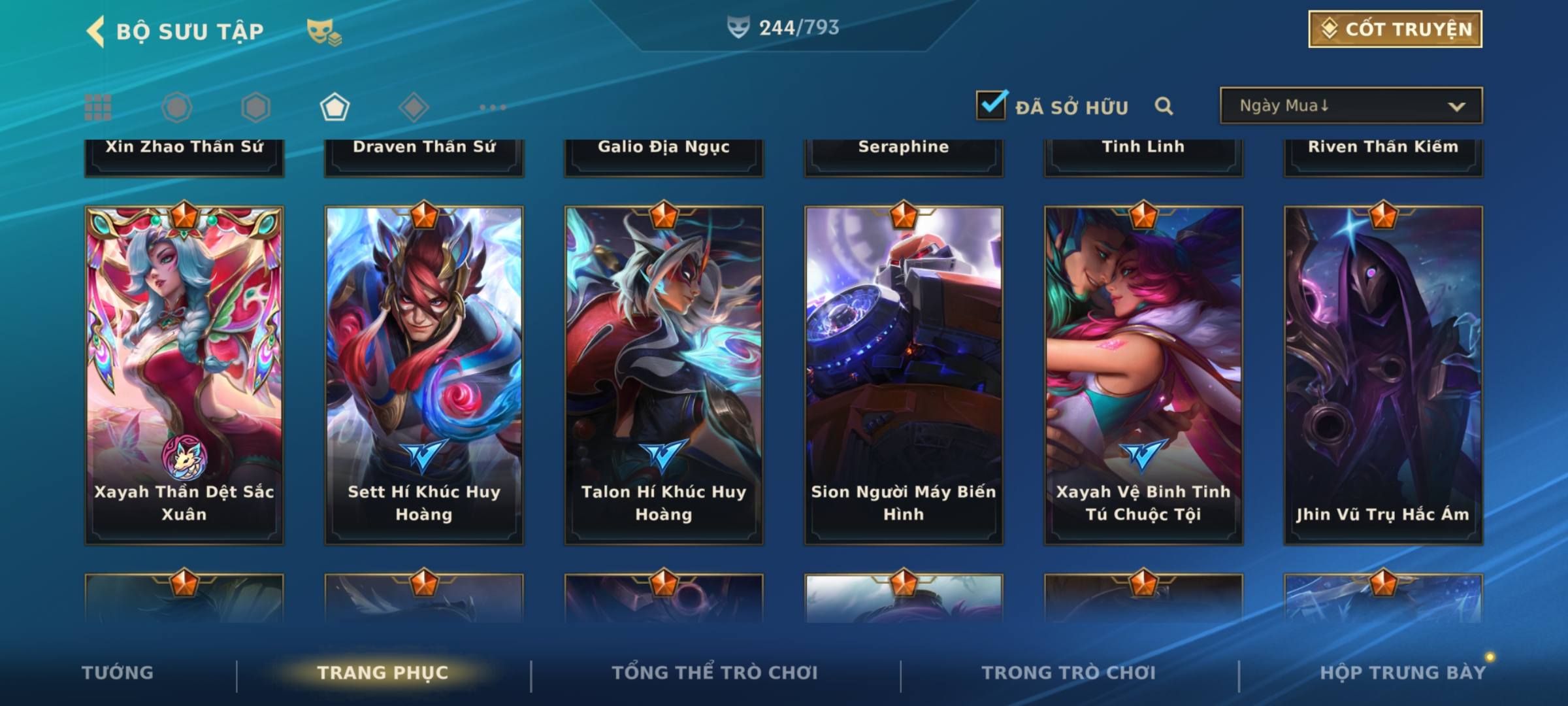Show more filters with three dots
The height and width of the screenshot is (706, 1568).
click(493, 107)
